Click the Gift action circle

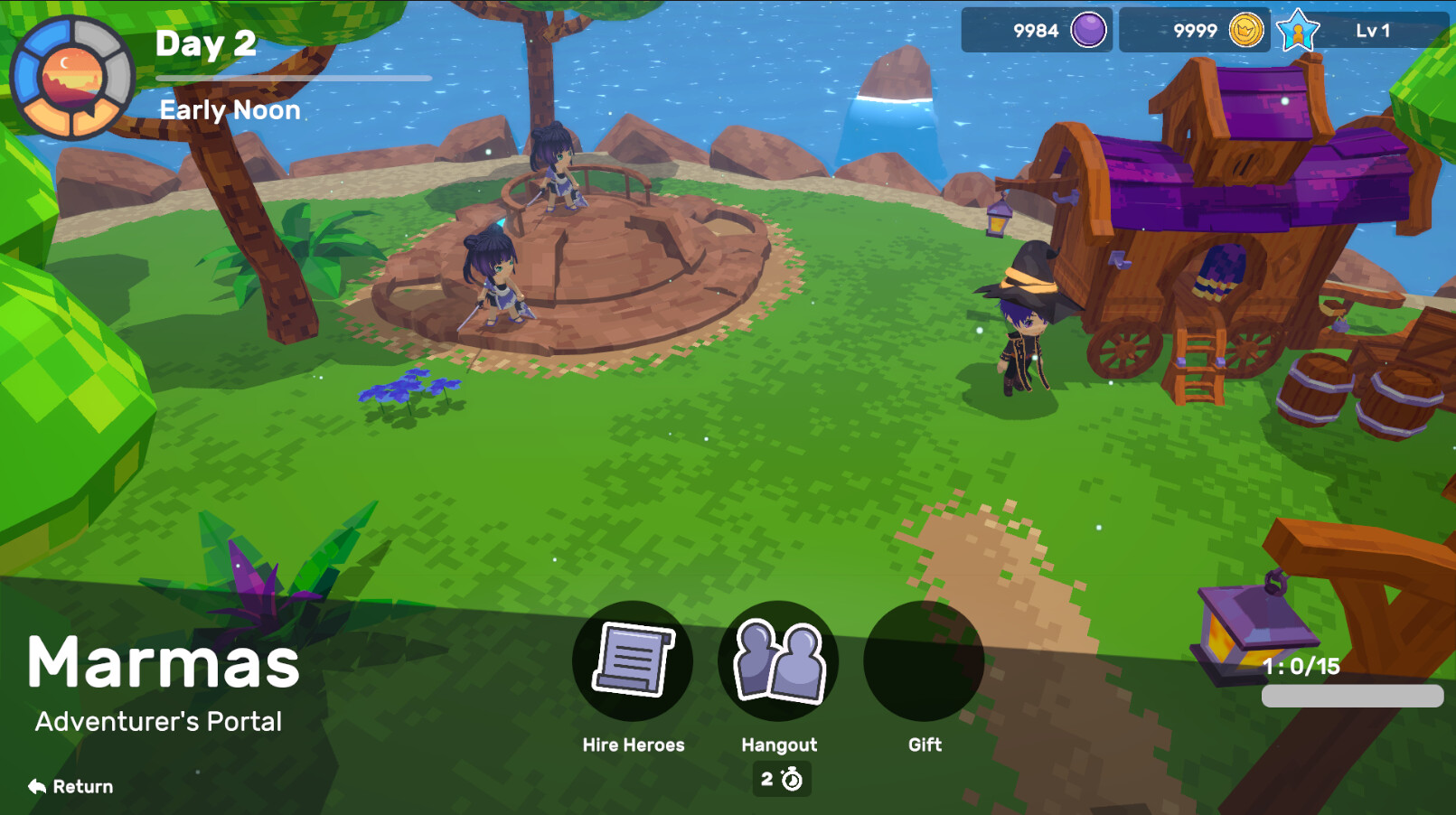[924, 660]
